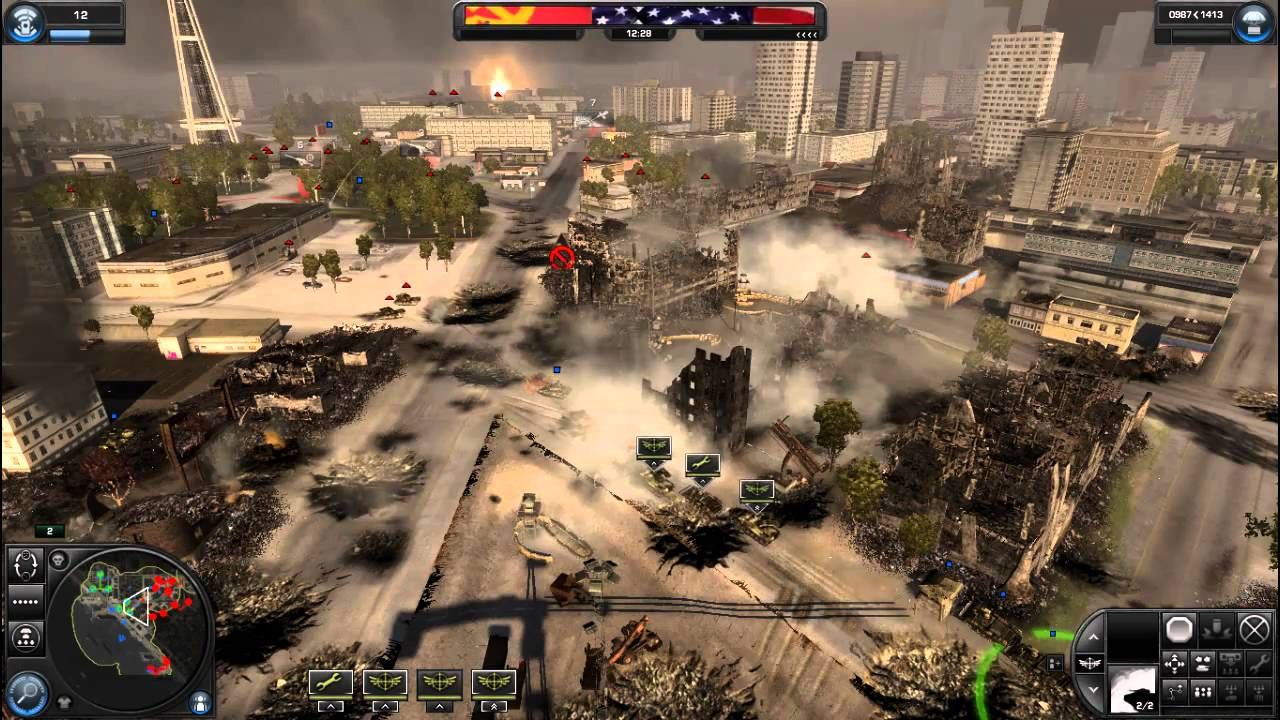Screen dimensions: 1280x720
Task: Click the up chevron under the repair tank portrait
Action: [330, 706]
